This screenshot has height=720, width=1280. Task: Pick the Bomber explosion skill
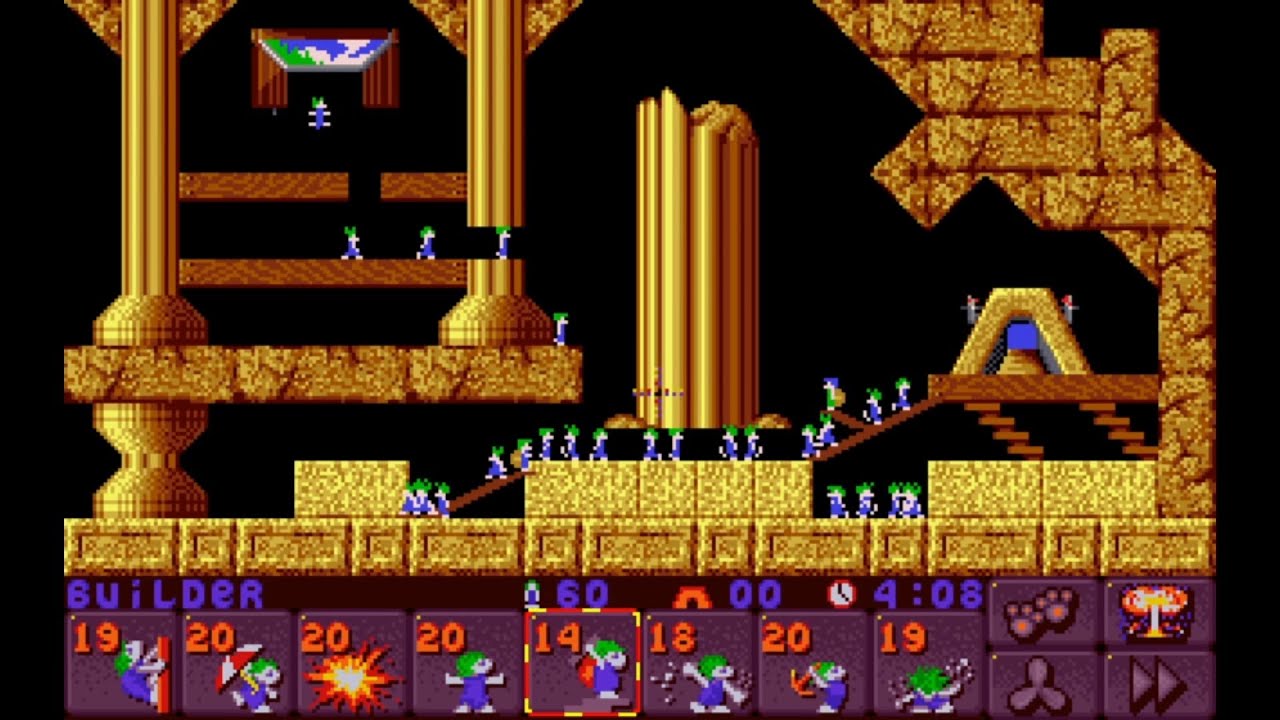[x=353, y=663]
